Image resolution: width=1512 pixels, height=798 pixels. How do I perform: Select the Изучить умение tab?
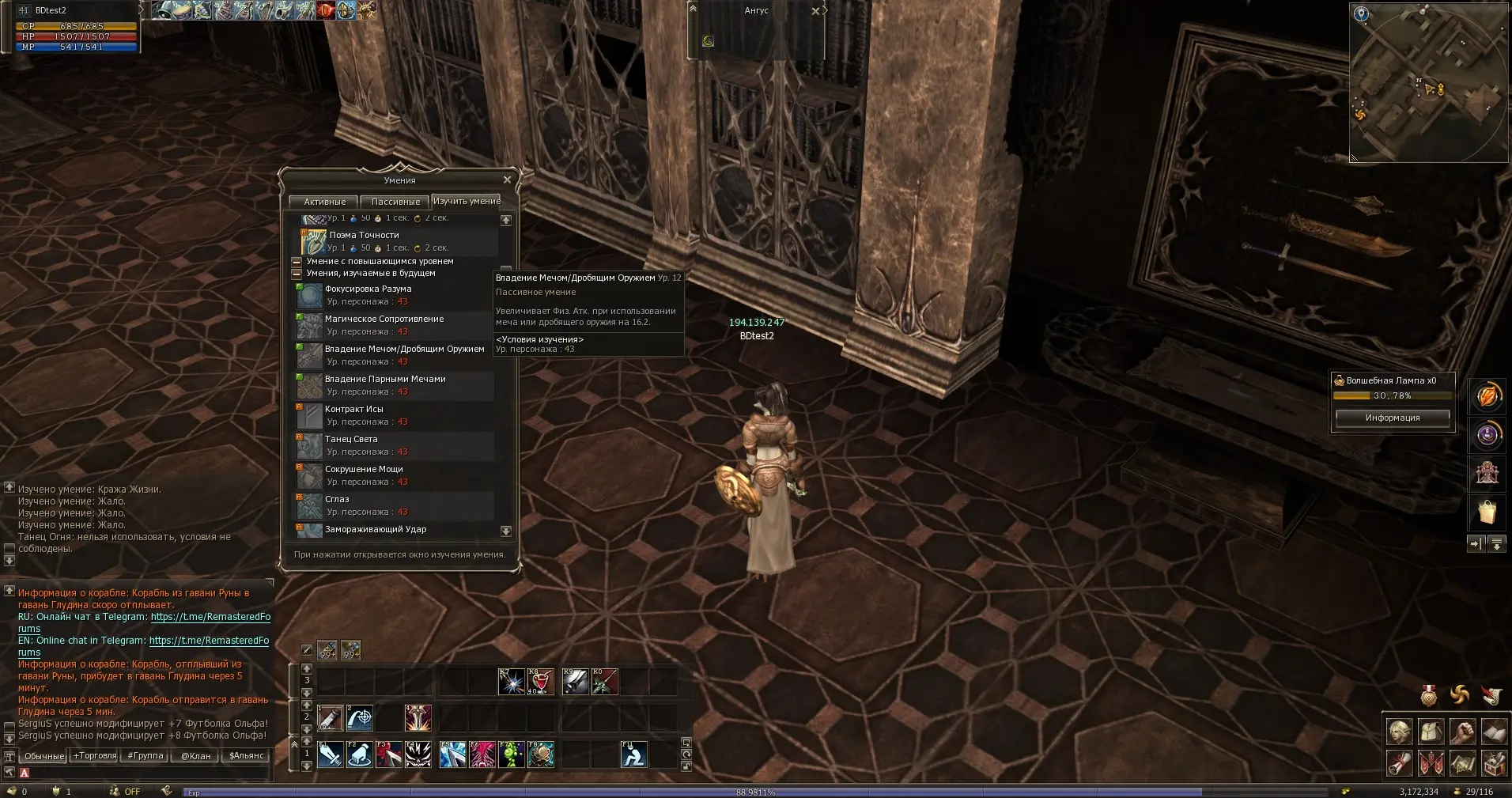466,201
